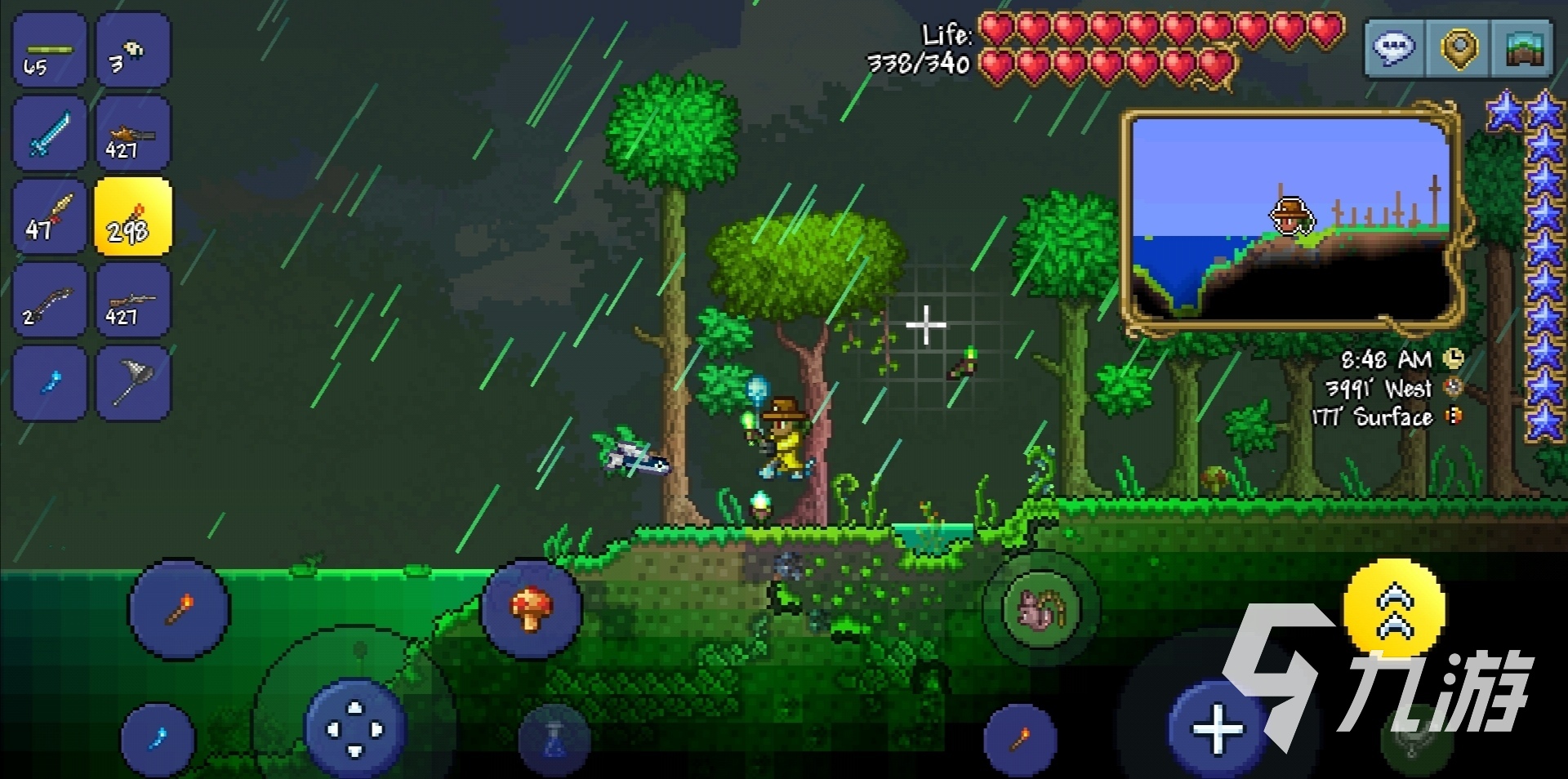Select the bug net hotbar slot
This screenshot has height=779, width=1568.
(133, 383)
